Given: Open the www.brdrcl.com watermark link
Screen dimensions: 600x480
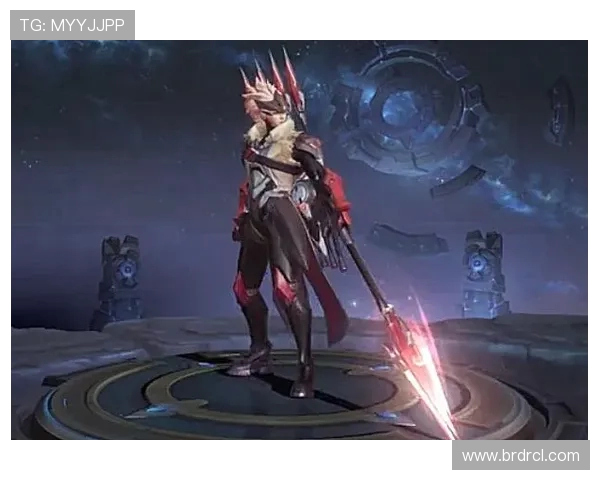Looking at the screenshot, I should 520,455.
